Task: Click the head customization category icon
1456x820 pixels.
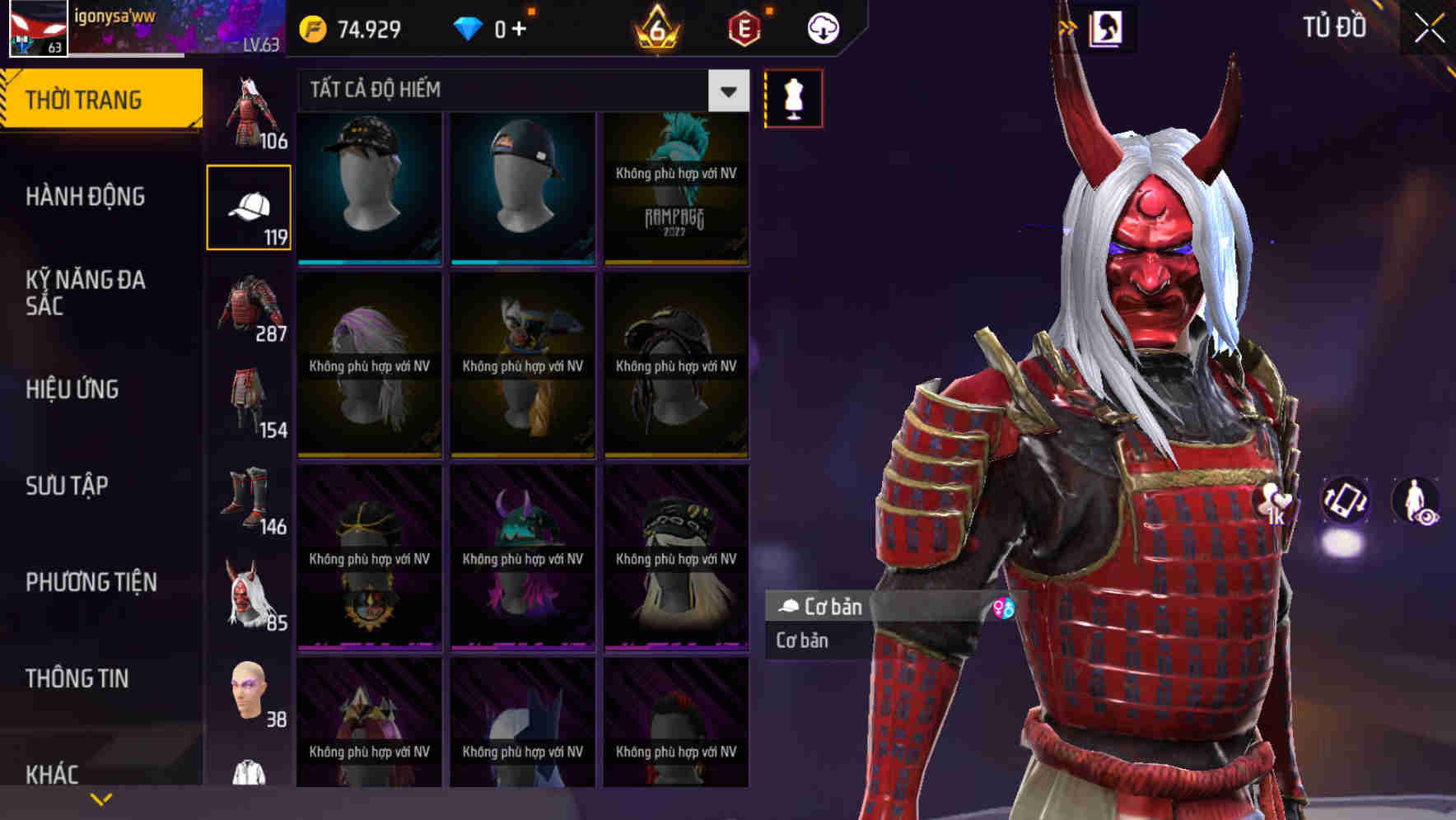Action: 249,692
